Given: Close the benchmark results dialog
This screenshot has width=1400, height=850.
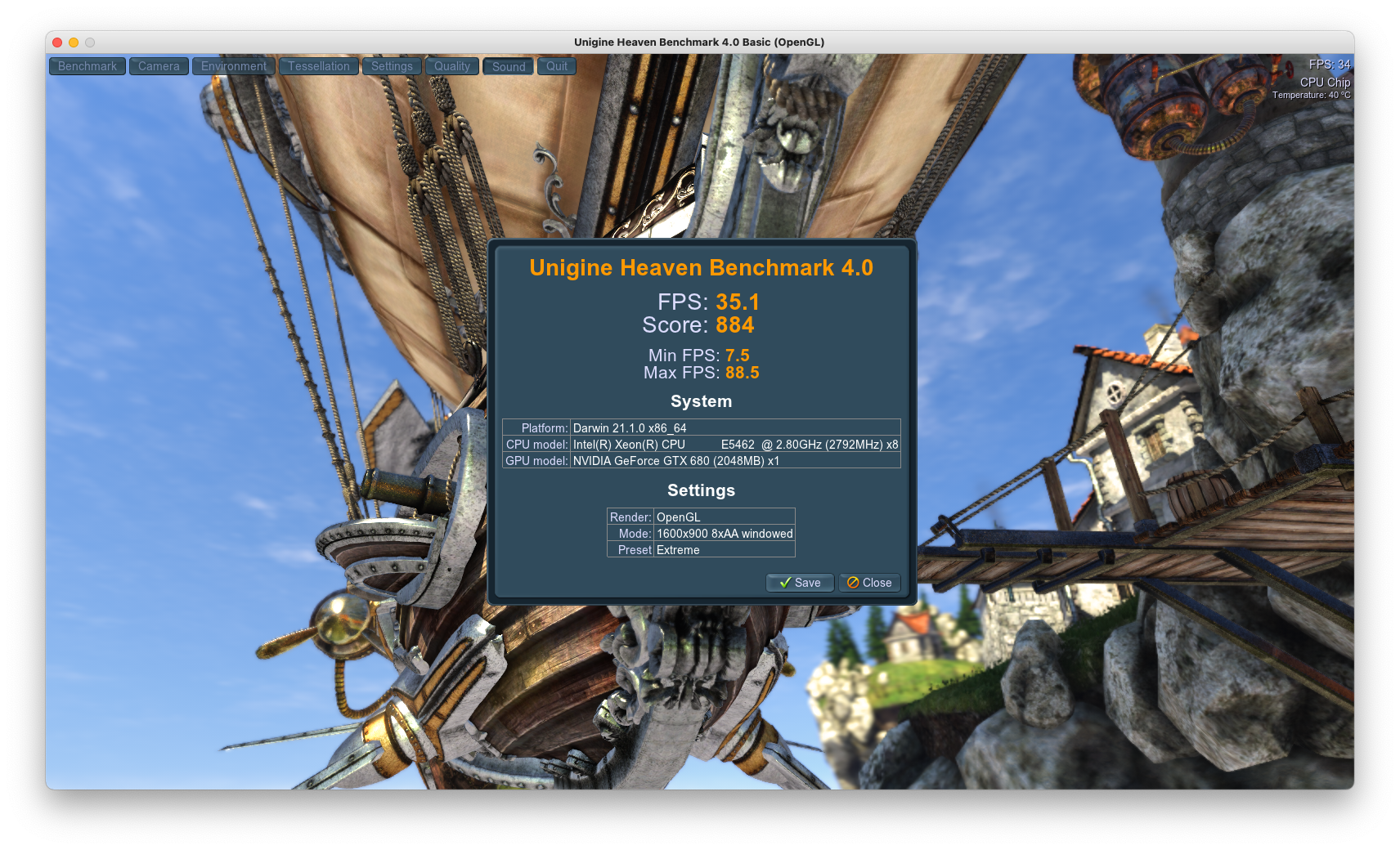Looking at the screenshot, I should click(869, 583).
